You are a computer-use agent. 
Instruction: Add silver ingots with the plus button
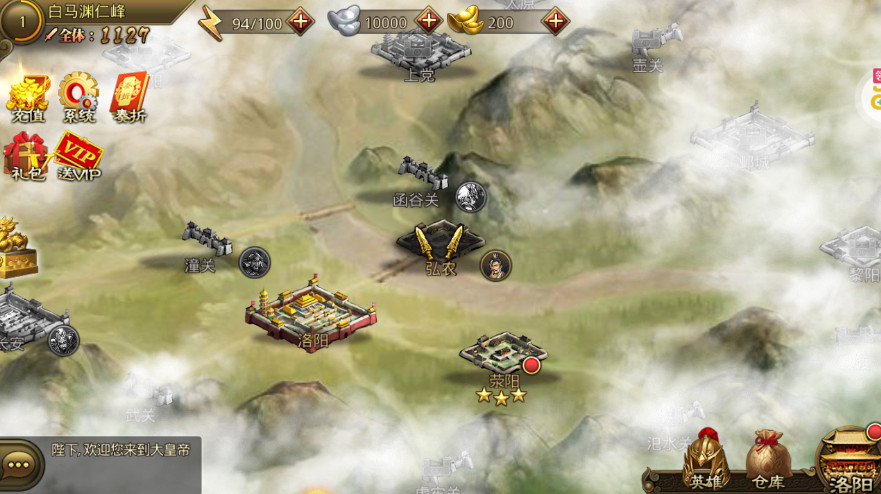[x=428, y=21]
